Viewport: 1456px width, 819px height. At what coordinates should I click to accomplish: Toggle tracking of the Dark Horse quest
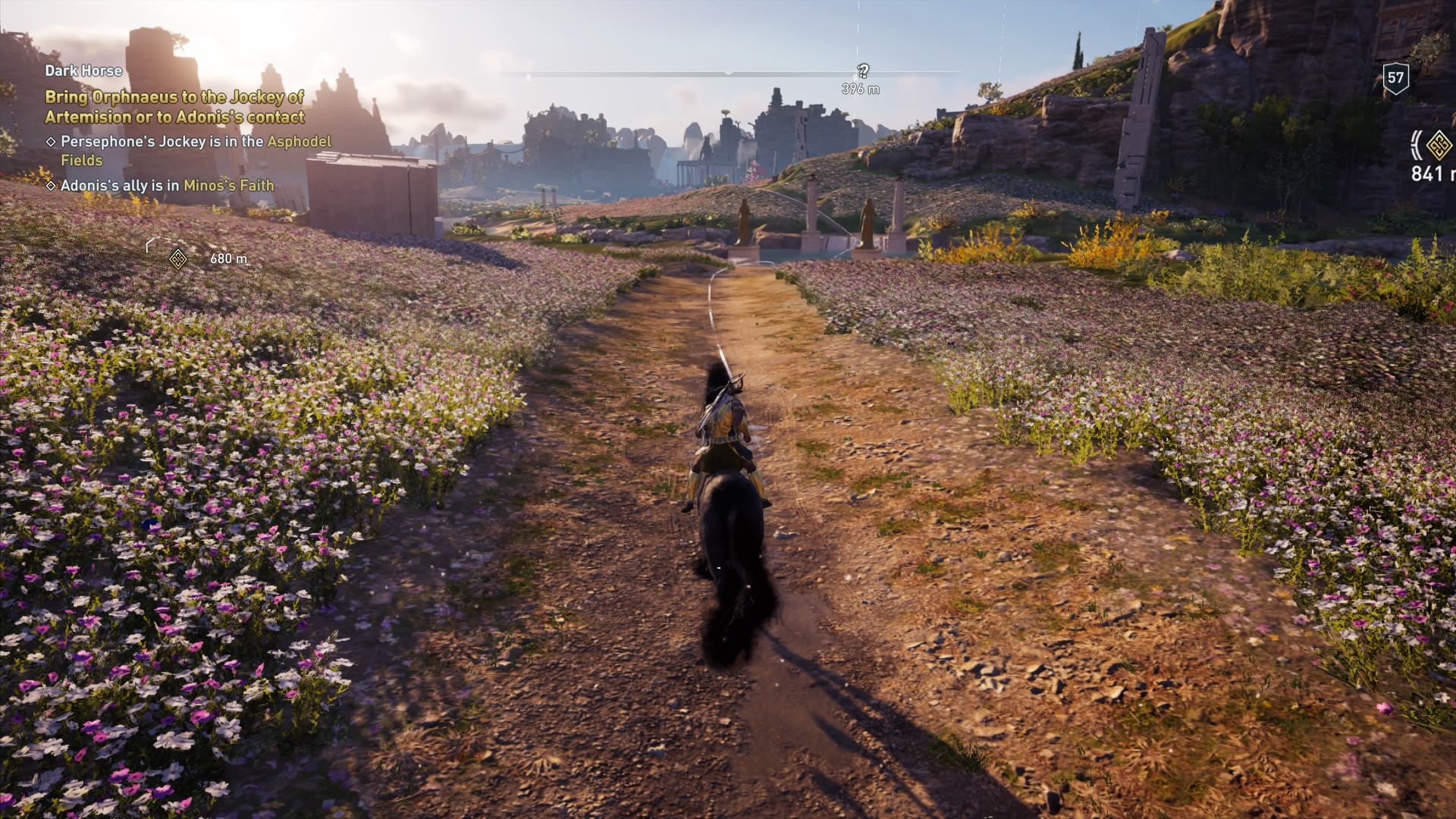[83, 72]
